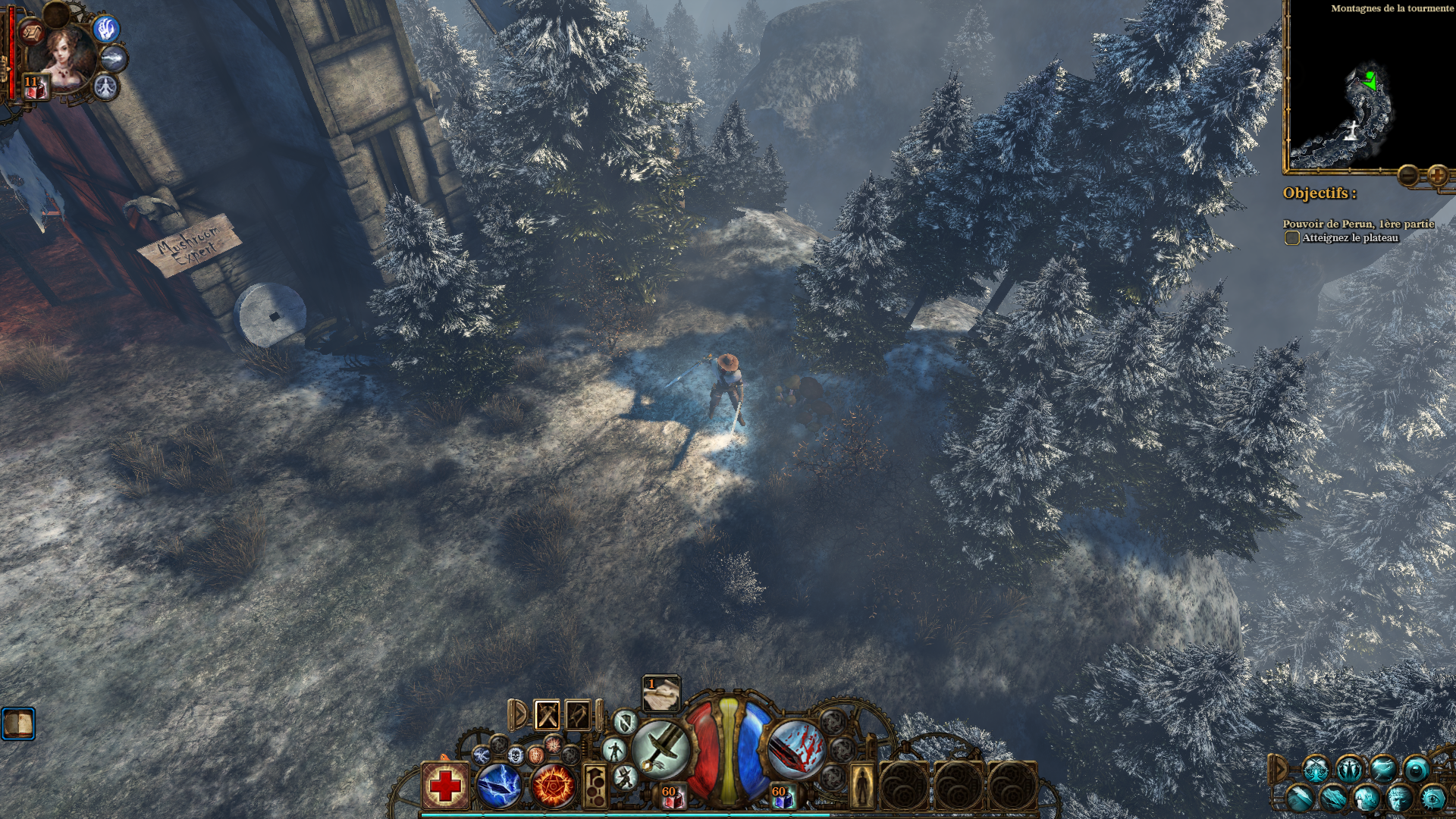Click the companion portrait of Lady Katarina
This screenshot has width=1456, height=819.
67,55
